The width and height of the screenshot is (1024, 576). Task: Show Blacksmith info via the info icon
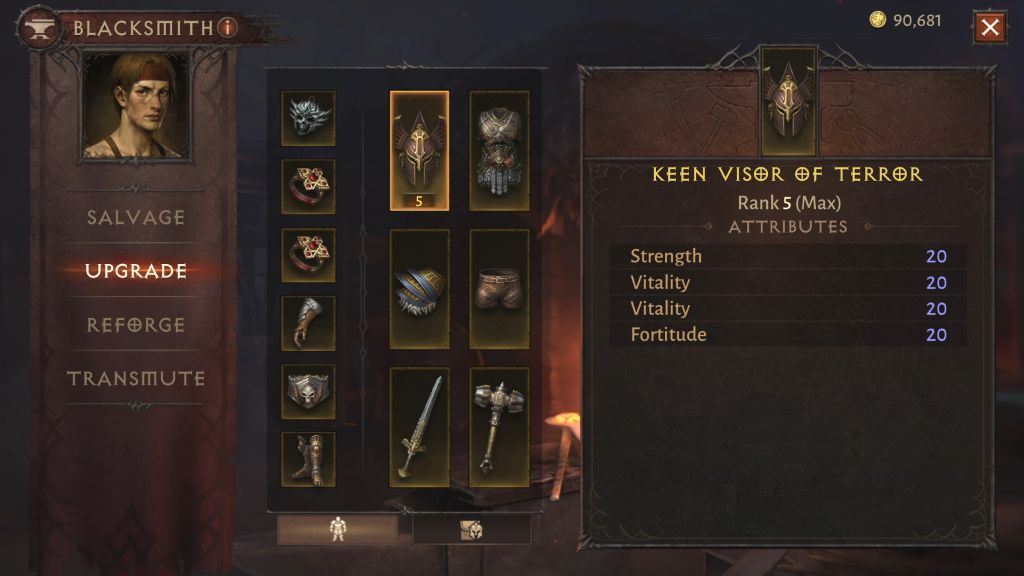(227, 28)
